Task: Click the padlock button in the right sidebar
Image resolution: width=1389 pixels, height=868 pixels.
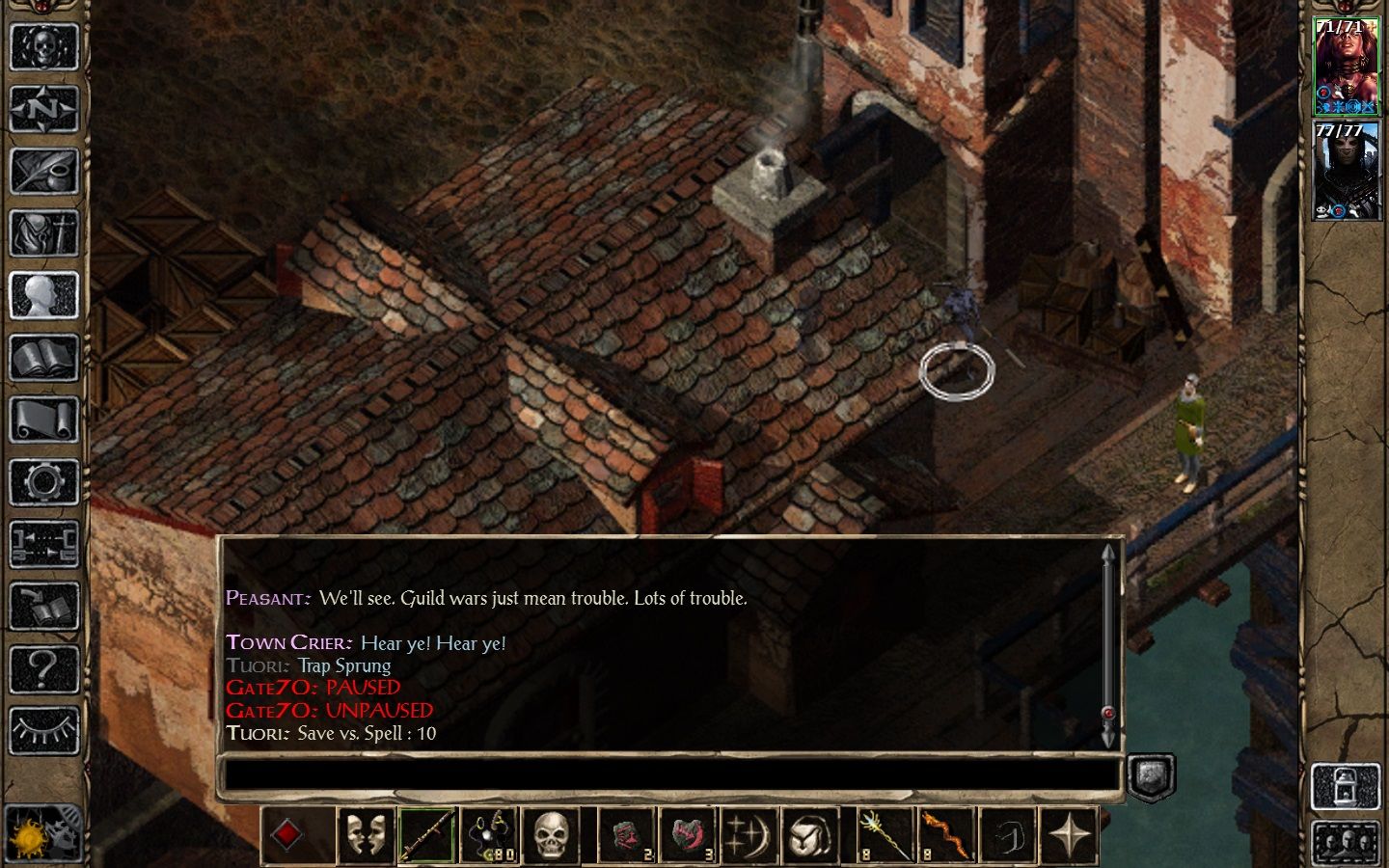Action: click(1347, 785)
